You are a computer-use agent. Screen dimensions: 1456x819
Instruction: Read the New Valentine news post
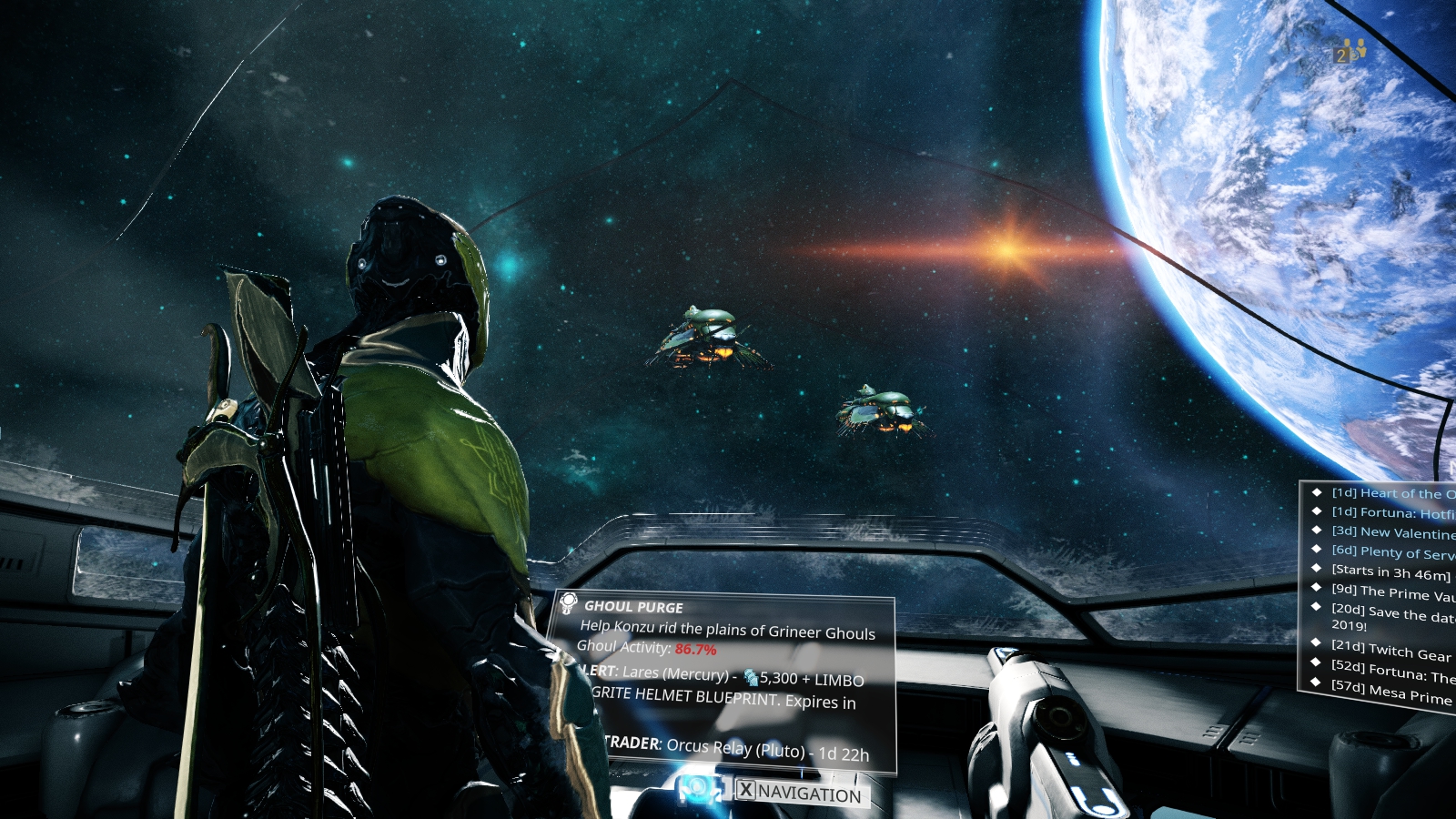(1392, 532)
